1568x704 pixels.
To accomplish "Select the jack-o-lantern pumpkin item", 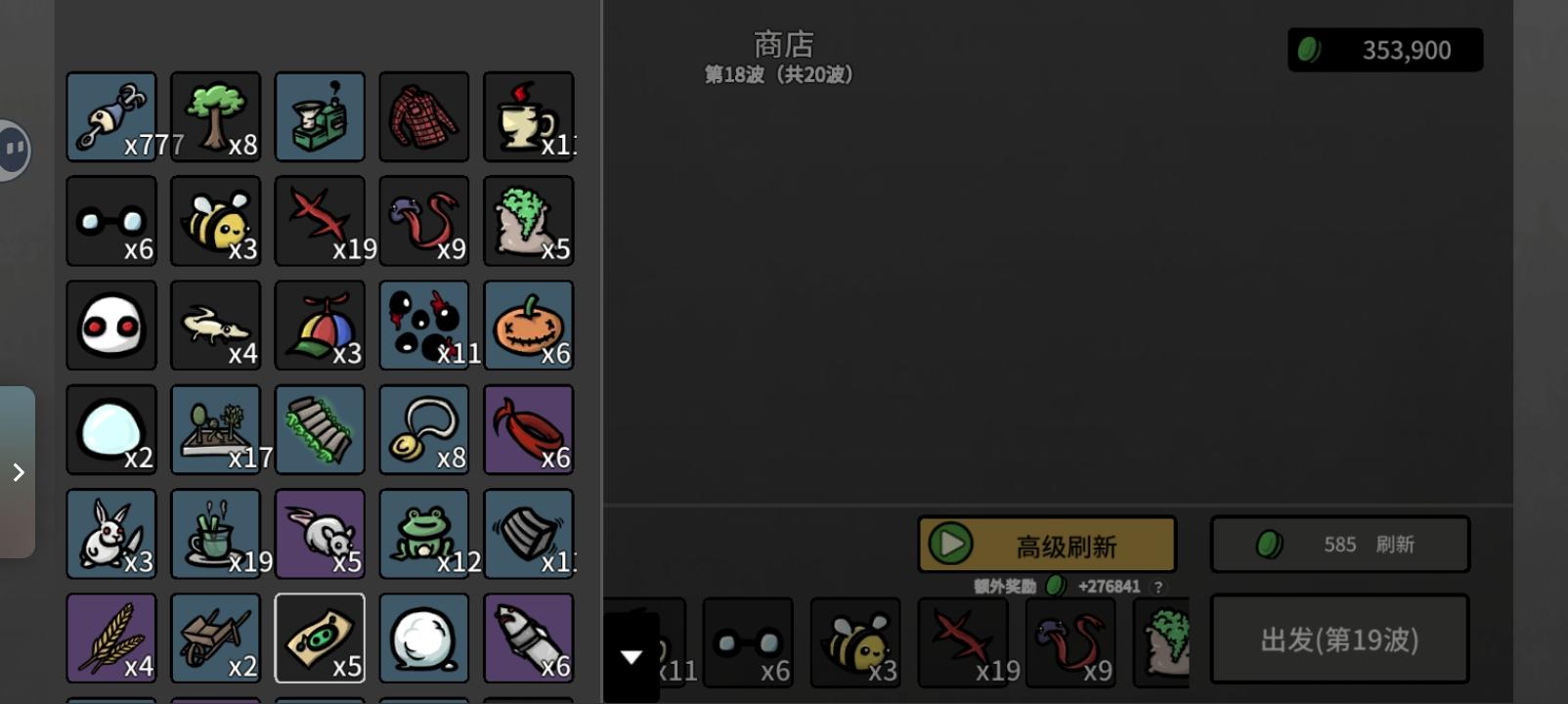I will point(528,326).
